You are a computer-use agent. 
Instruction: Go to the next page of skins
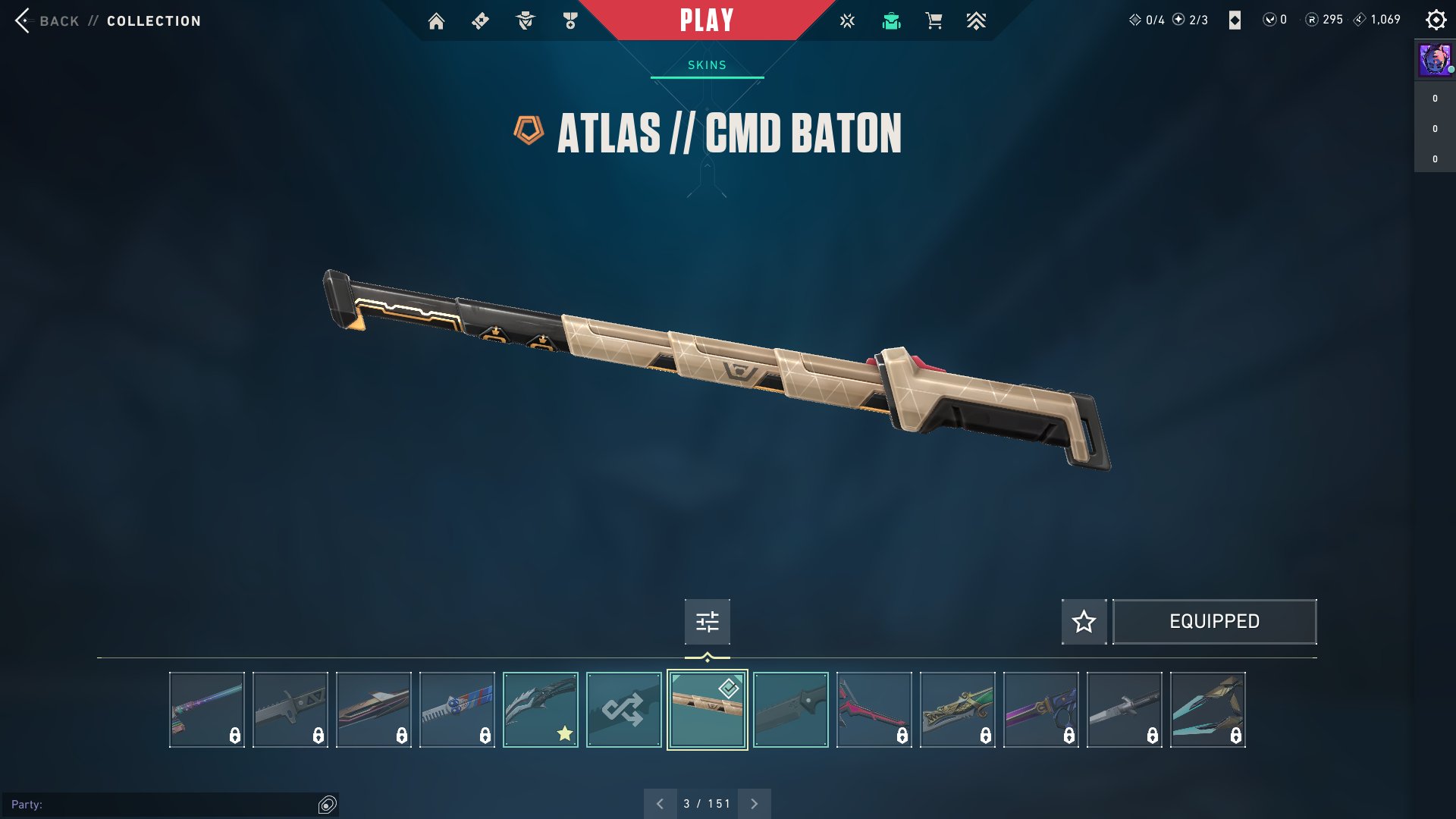(754, 804)
